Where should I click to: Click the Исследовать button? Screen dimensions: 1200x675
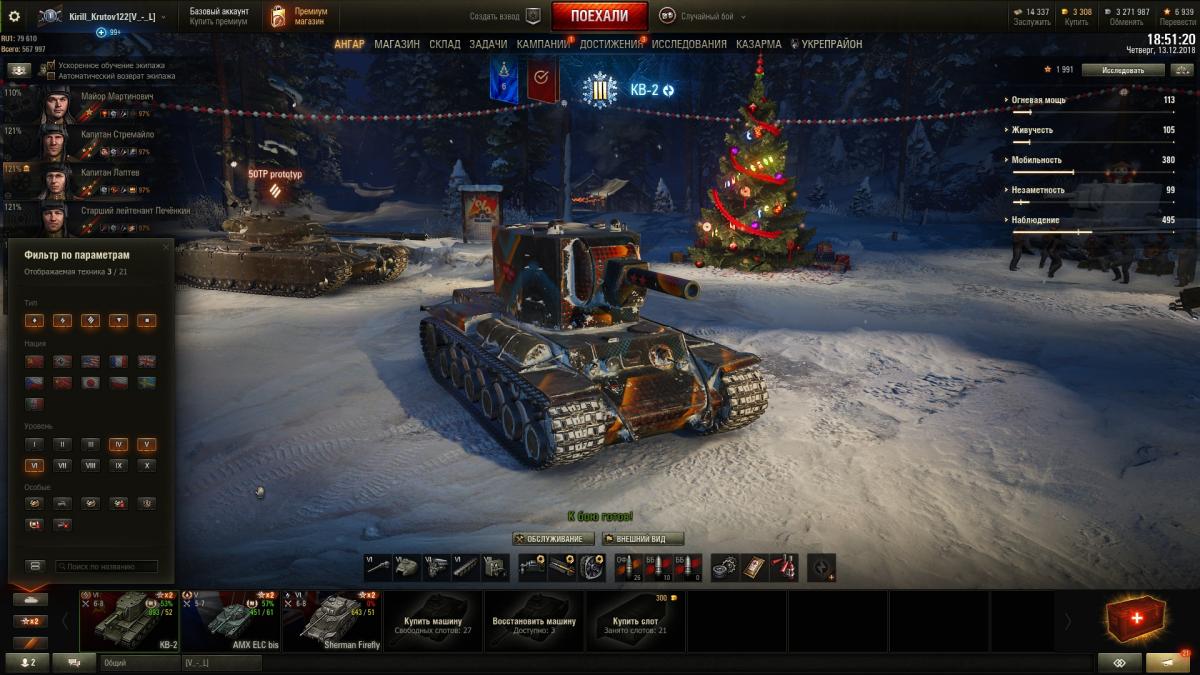coord(1125,70)
